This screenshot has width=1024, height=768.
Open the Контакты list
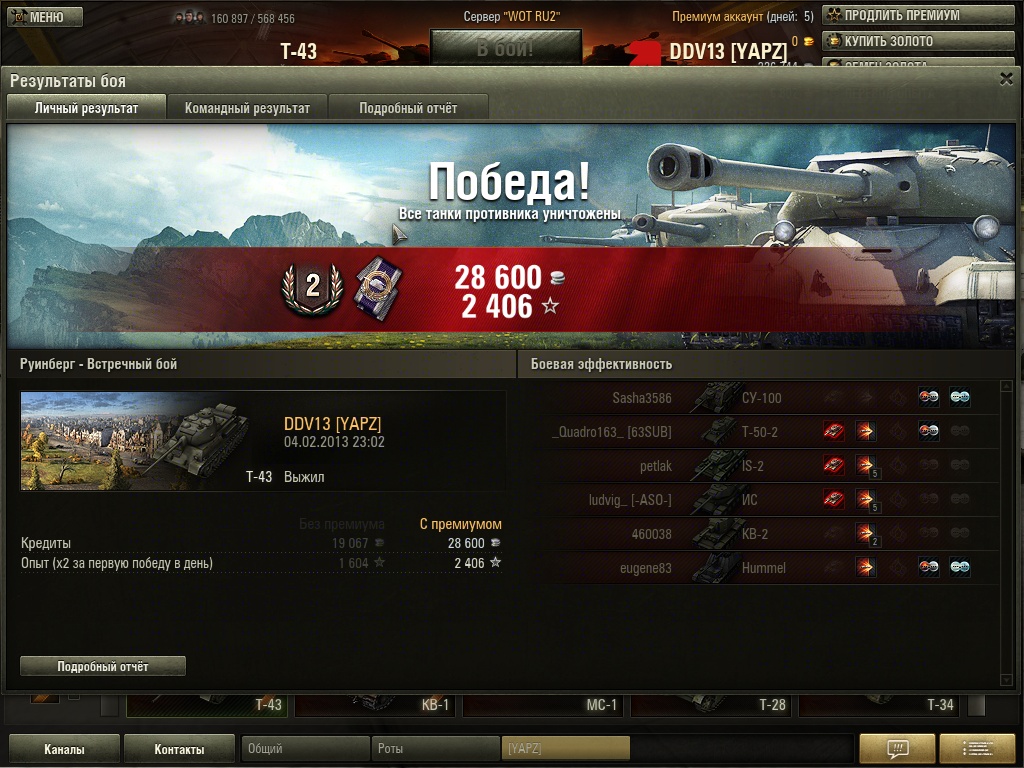[179, 749]
